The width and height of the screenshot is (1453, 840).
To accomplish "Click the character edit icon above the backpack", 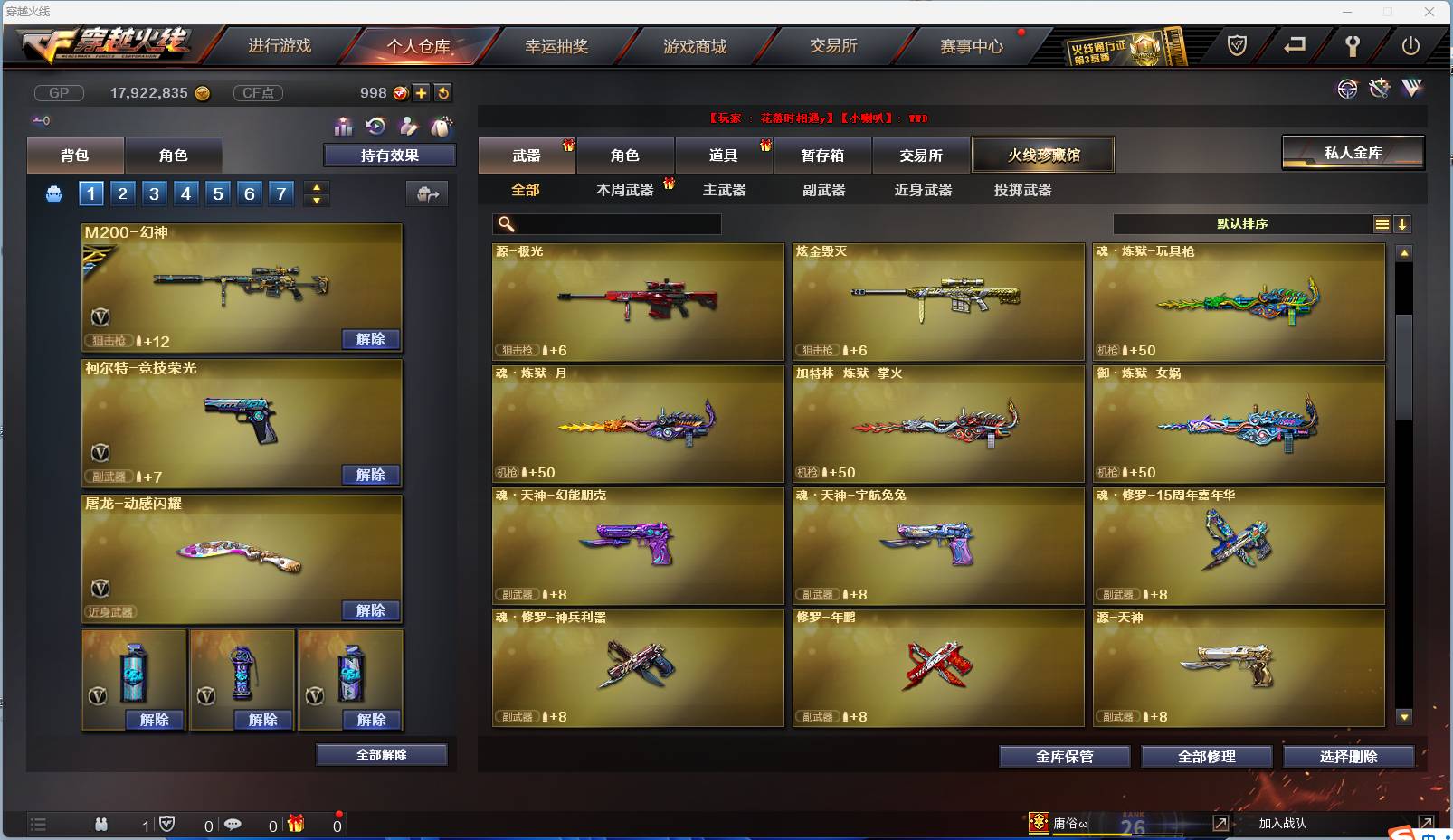I will click(x=409, y=127).
